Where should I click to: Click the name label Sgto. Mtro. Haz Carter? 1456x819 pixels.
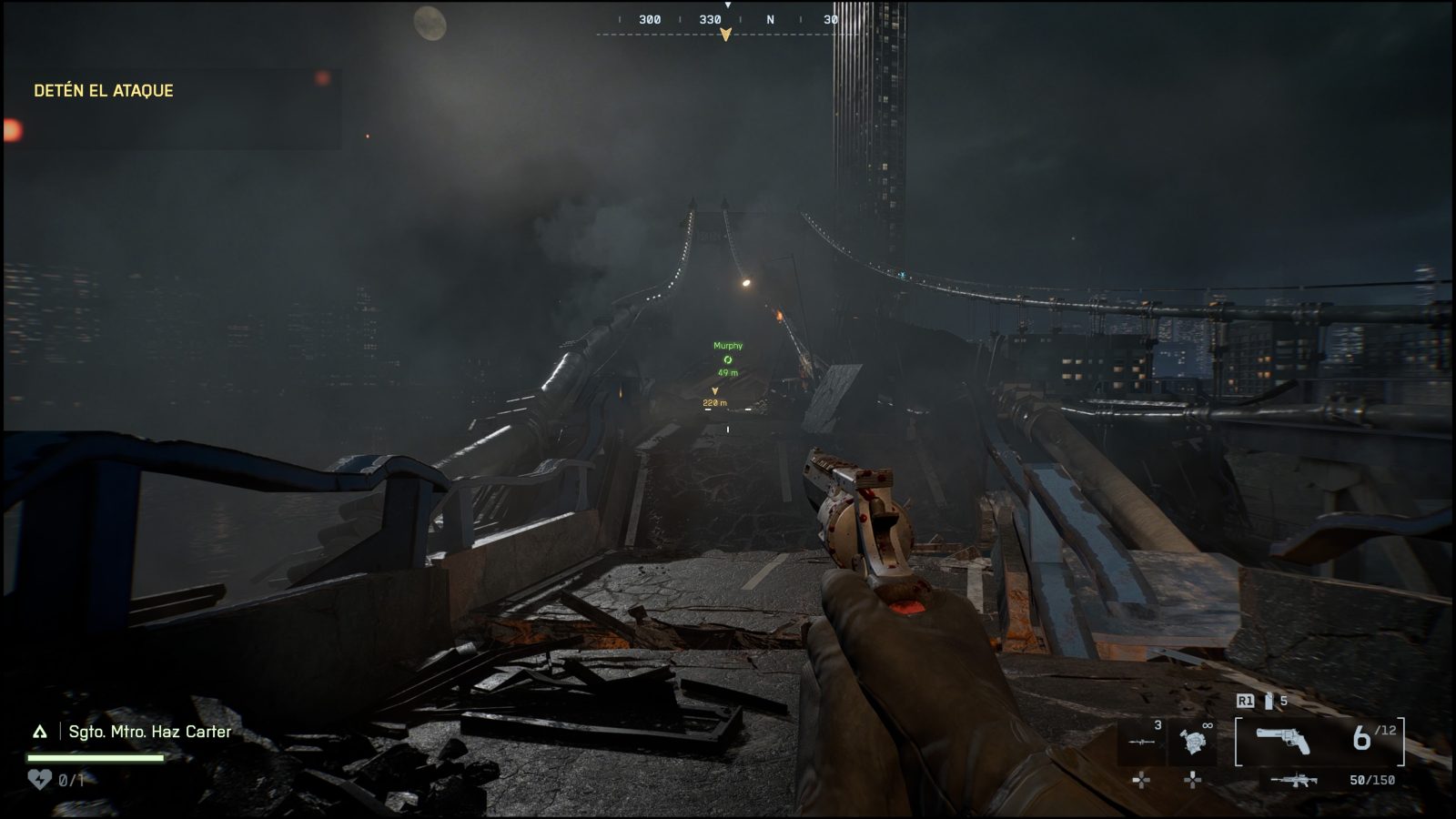pos(148,730)
